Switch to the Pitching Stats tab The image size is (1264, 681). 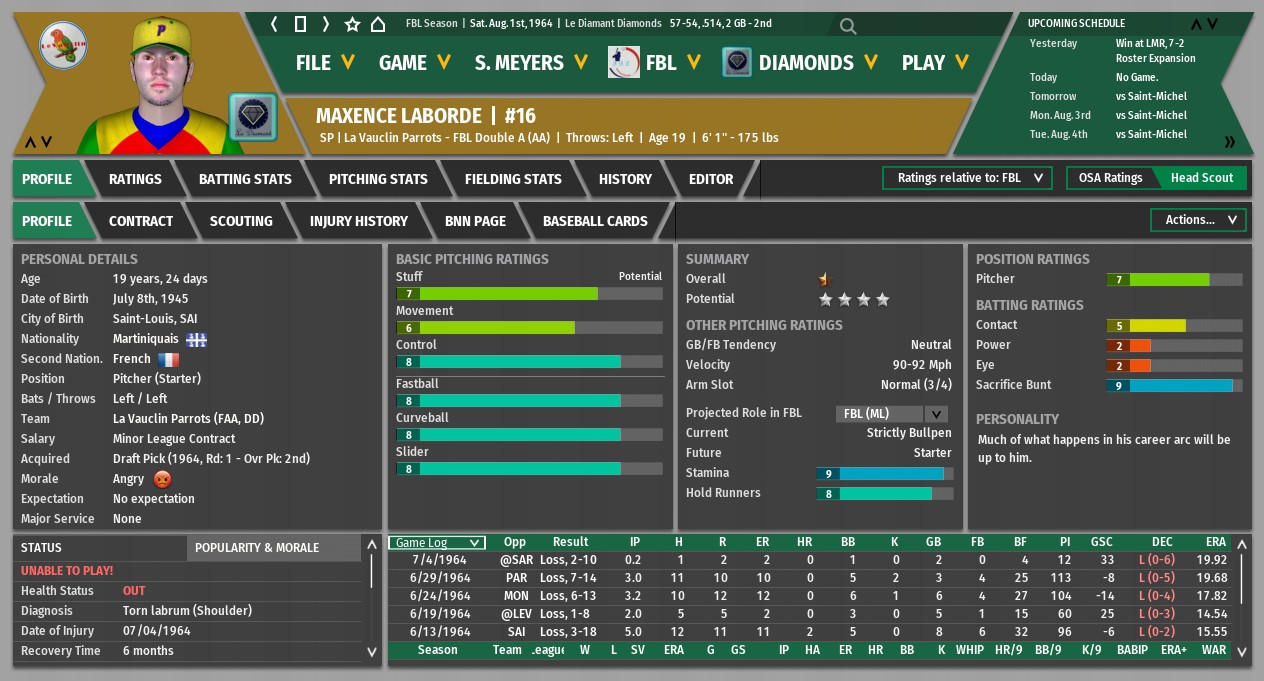(x=378, y=179)
